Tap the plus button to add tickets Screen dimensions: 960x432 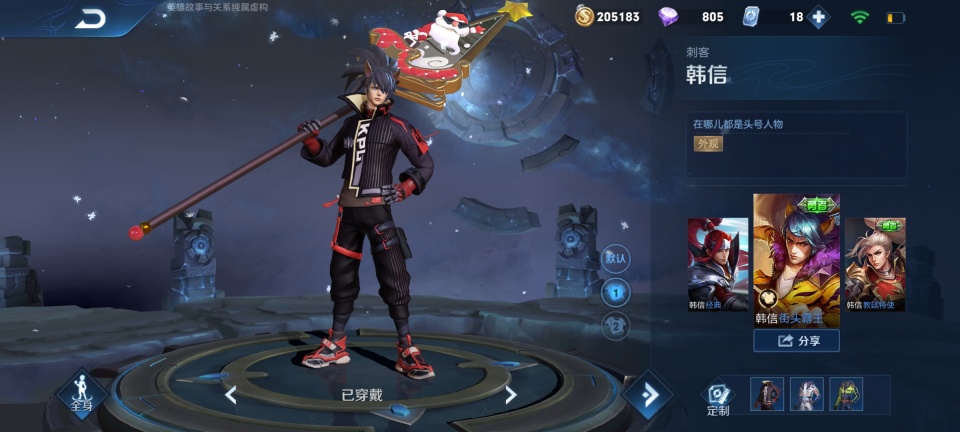tap(819, 17)
